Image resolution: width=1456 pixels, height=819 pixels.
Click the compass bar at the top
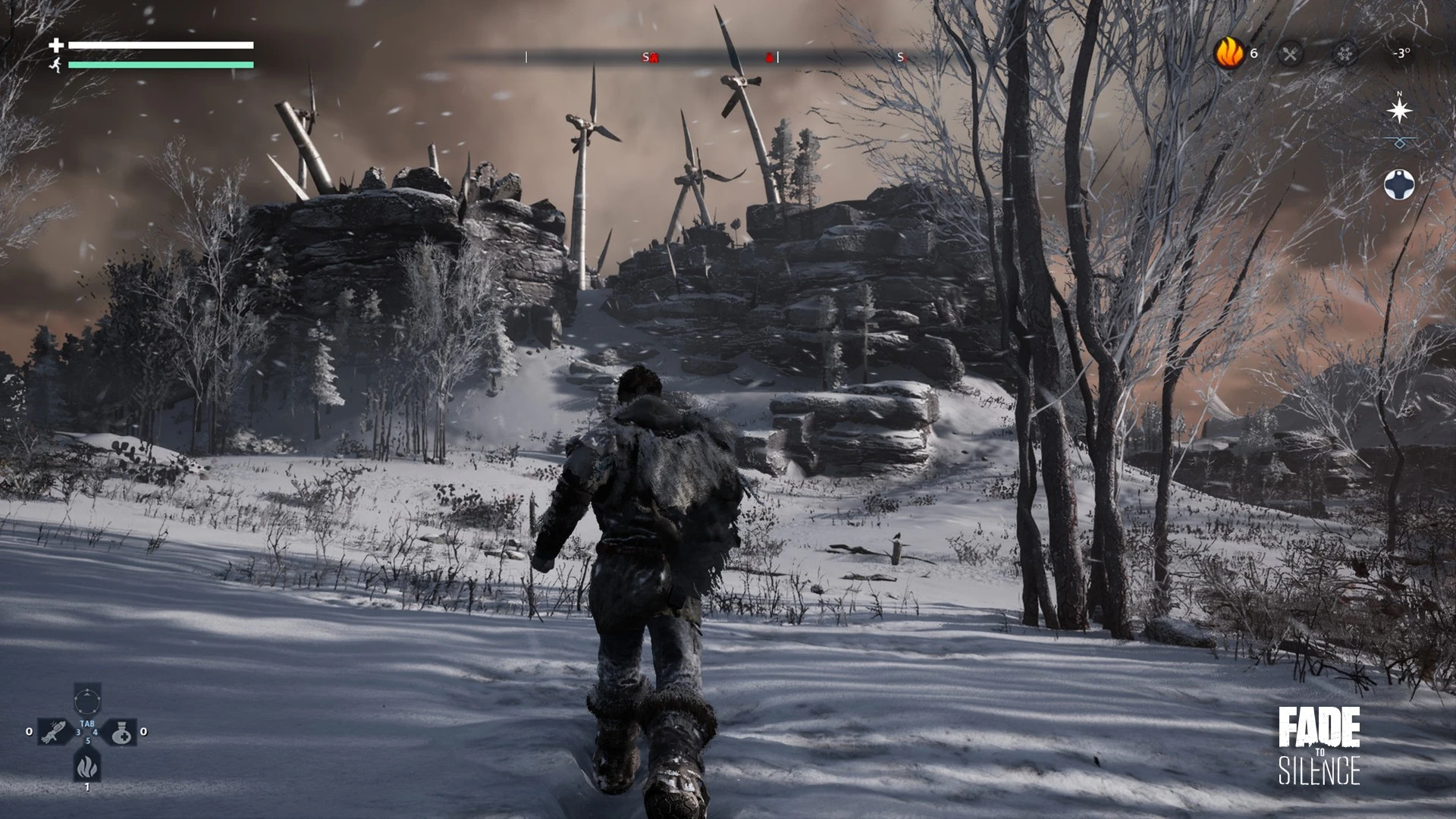[x=713, y=57]
